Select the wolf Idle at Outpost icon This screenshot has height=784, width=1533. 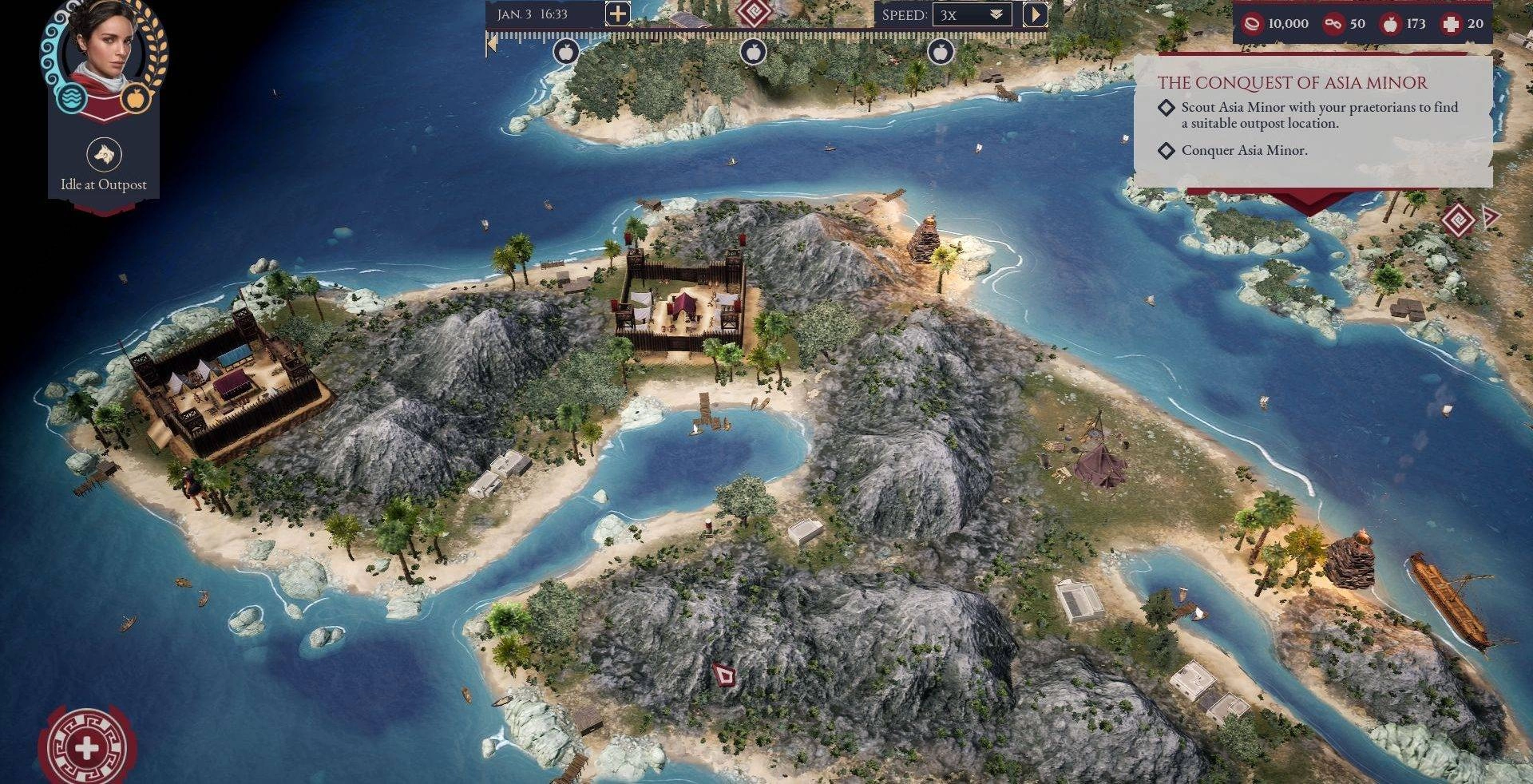coord(104,154)
